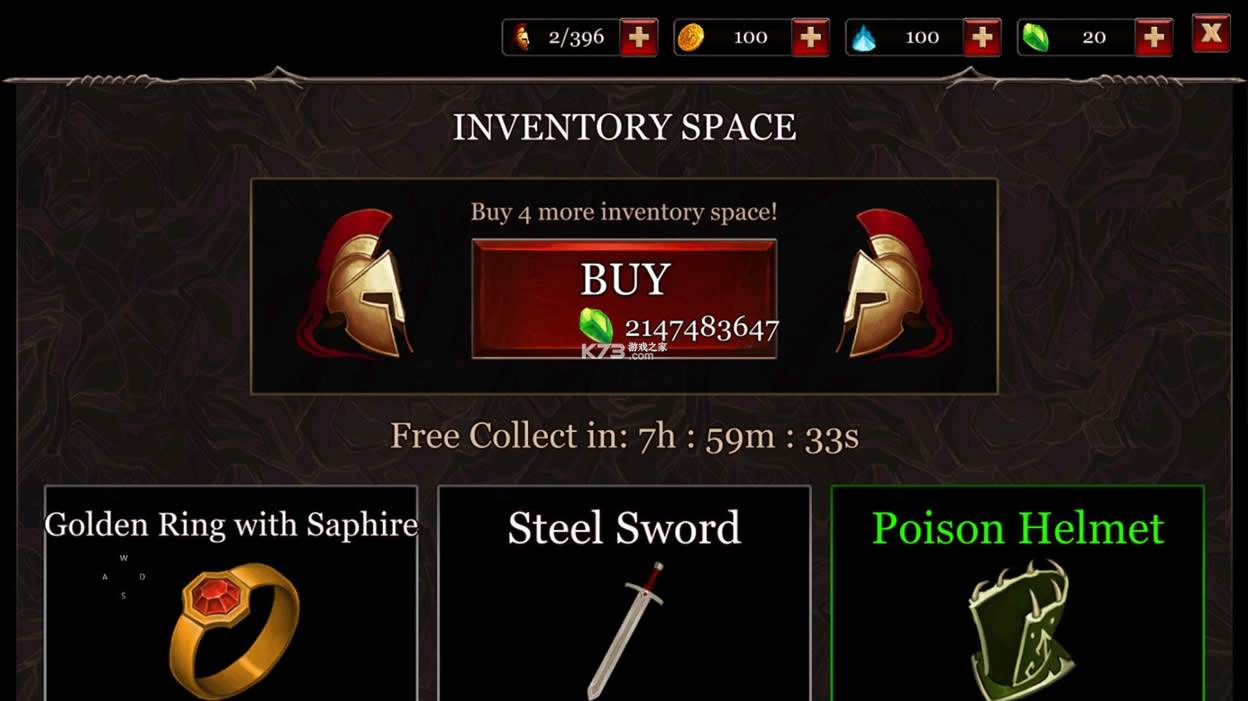Add more gold coins with plus button
This screenshot has height=701, width=1248.
(x=810, y=38)
